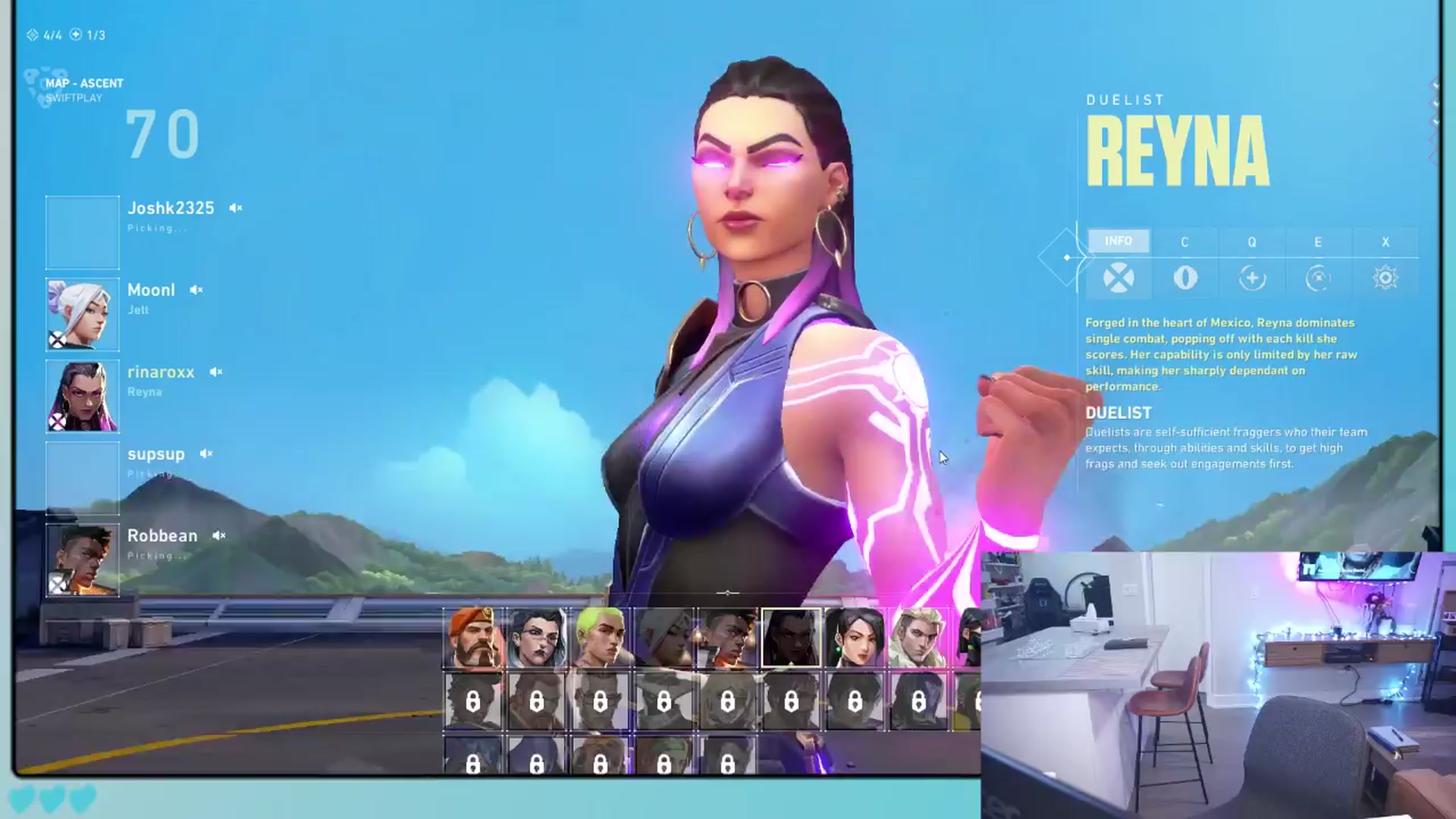The image size is (1456, 819).
Task: Select Phoenix's portrait in the agent row
Action: pyautogui.click(x=727, y=638)
